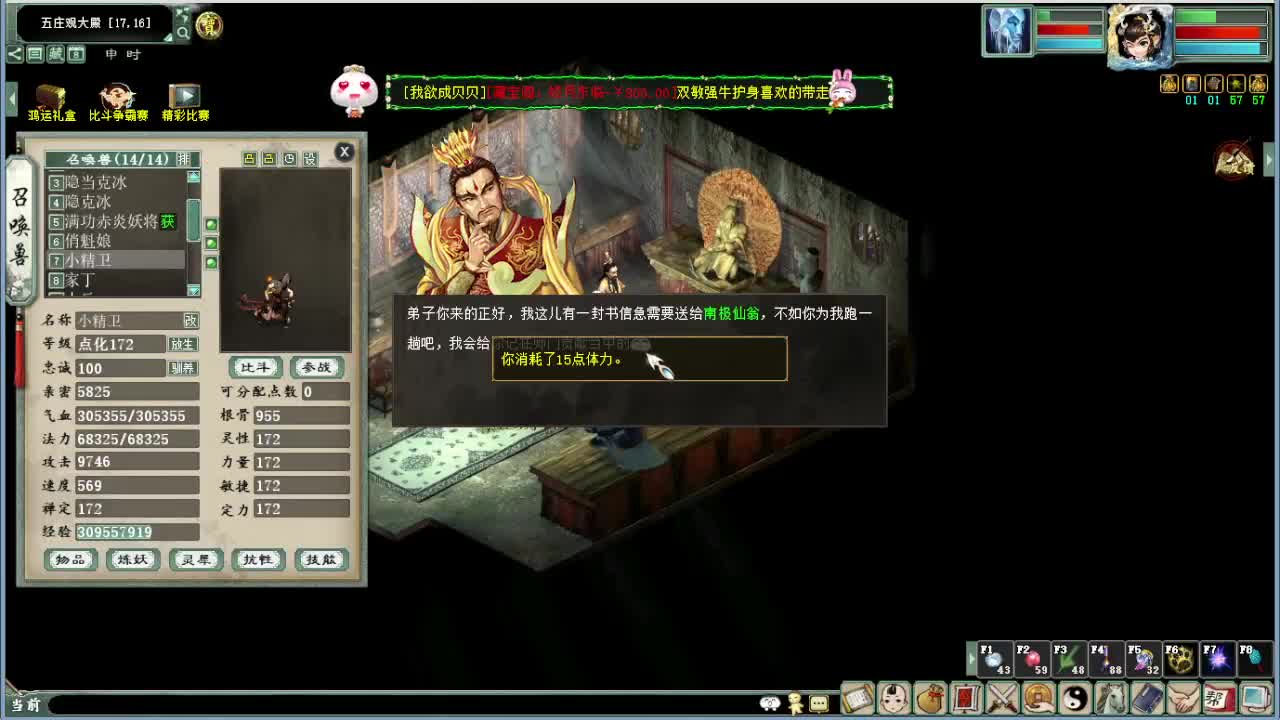Click the handshake team icon

tap(1182, 698)
